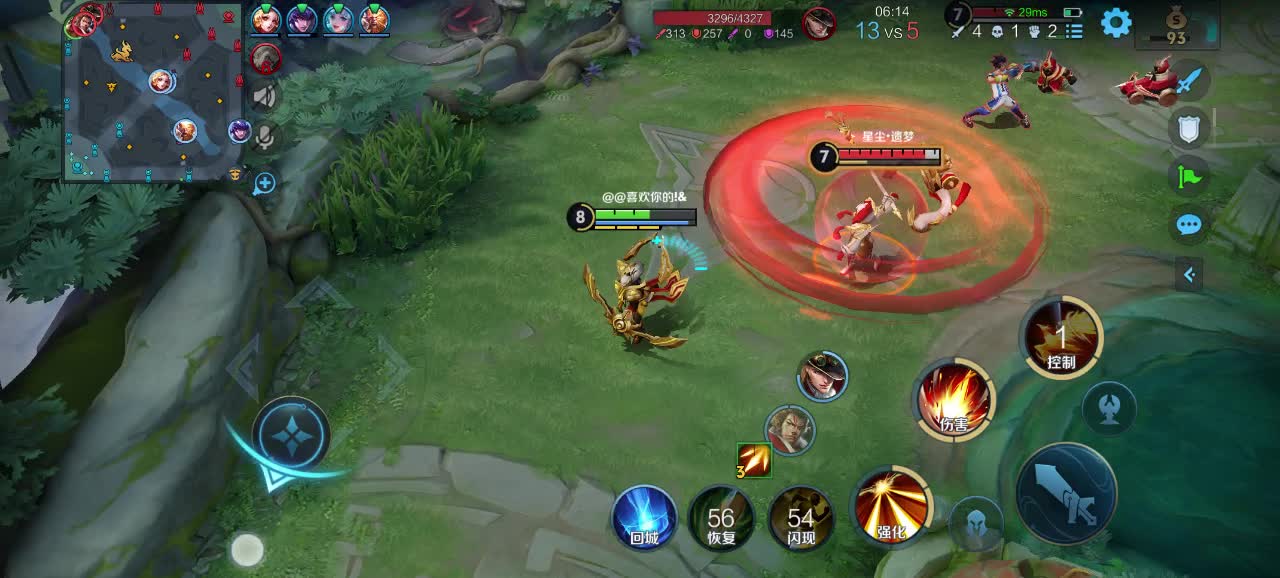Screen dimensions: 1280x578
Task: Target the hat-wearing enemy hero portrait
Action: 822,377
